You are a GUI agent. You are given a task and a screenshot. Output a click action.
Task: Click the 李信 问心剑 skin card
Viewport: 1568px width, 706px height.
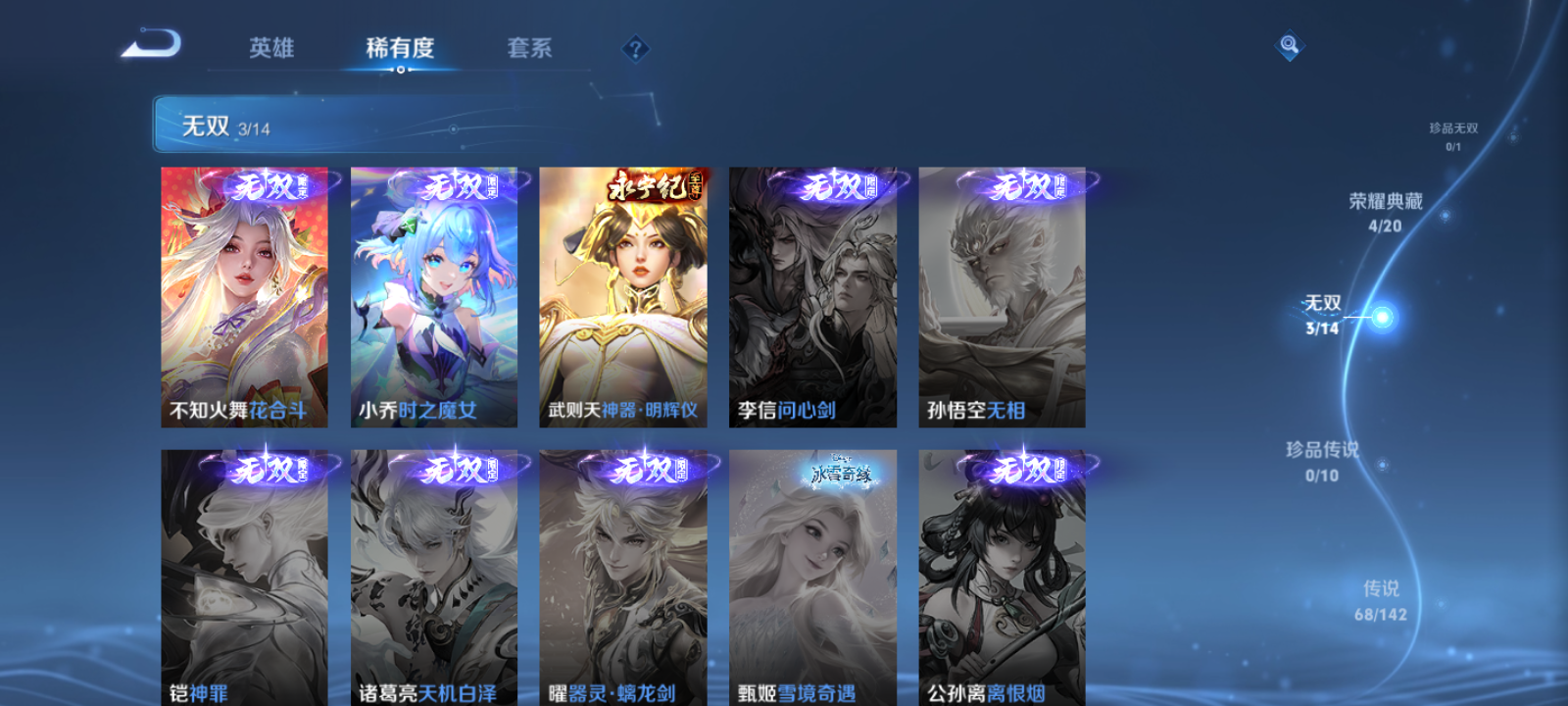coord(811,294)
